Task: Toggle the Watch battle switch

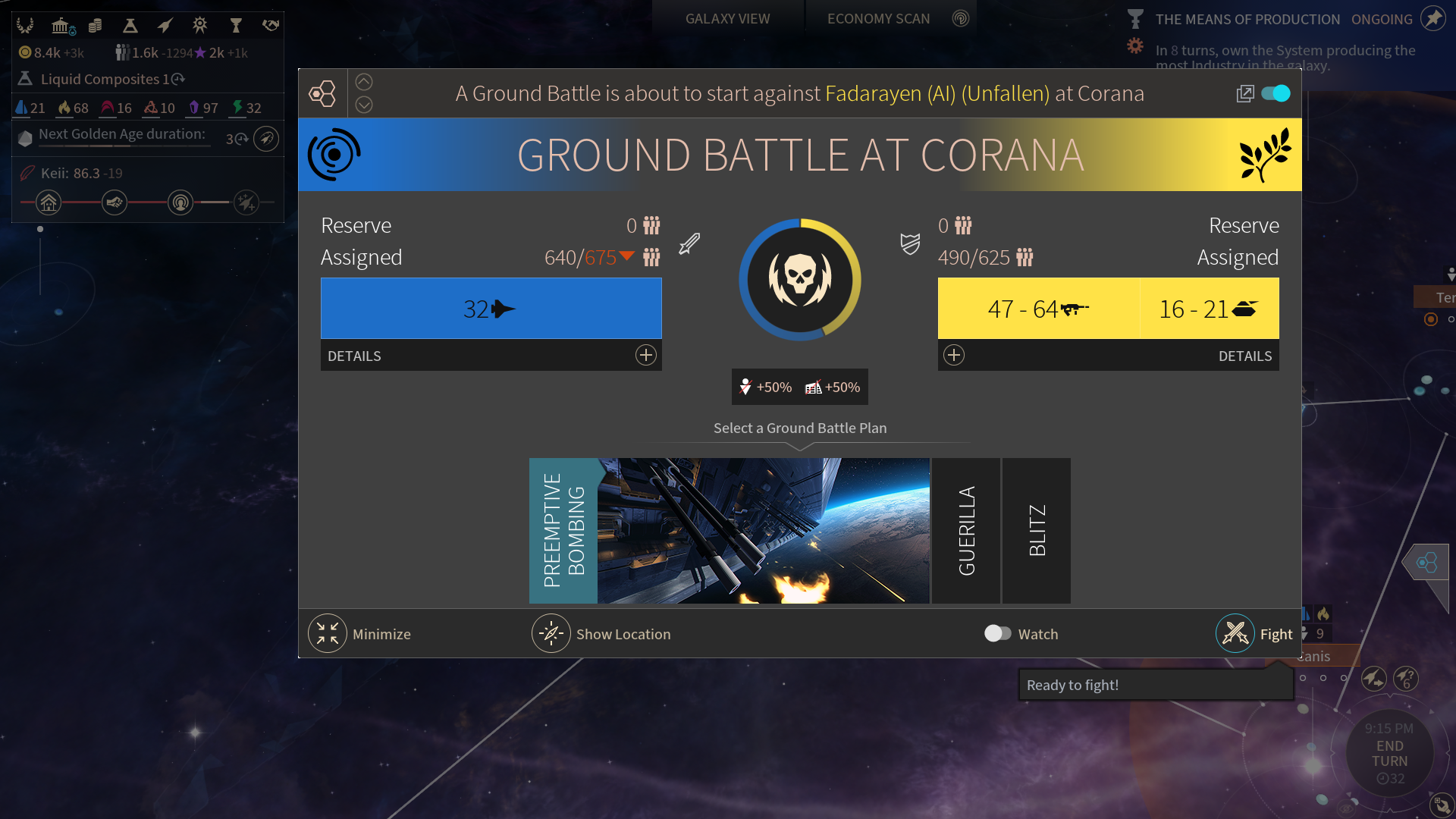Action: point(997,634)
